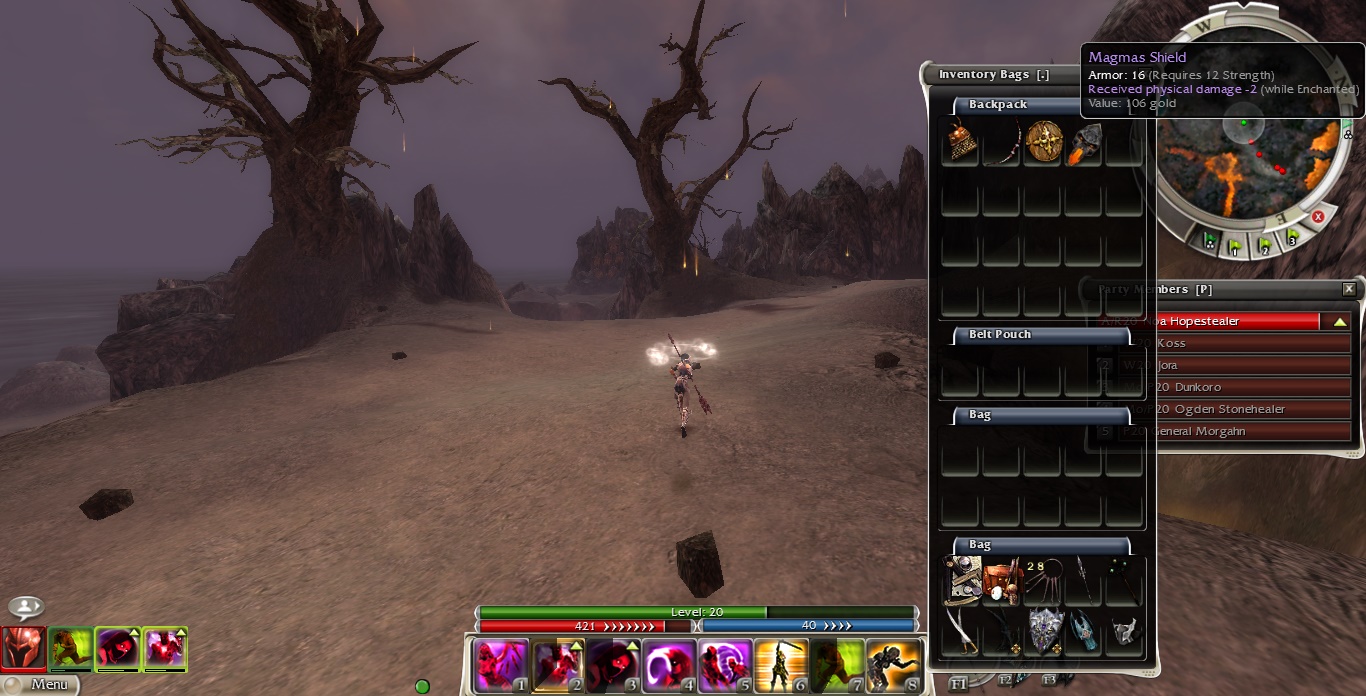1366x696 pixels.
Task: Click the keyring item with count 28
Action: pyautogui.click(x=1042, y=581)
